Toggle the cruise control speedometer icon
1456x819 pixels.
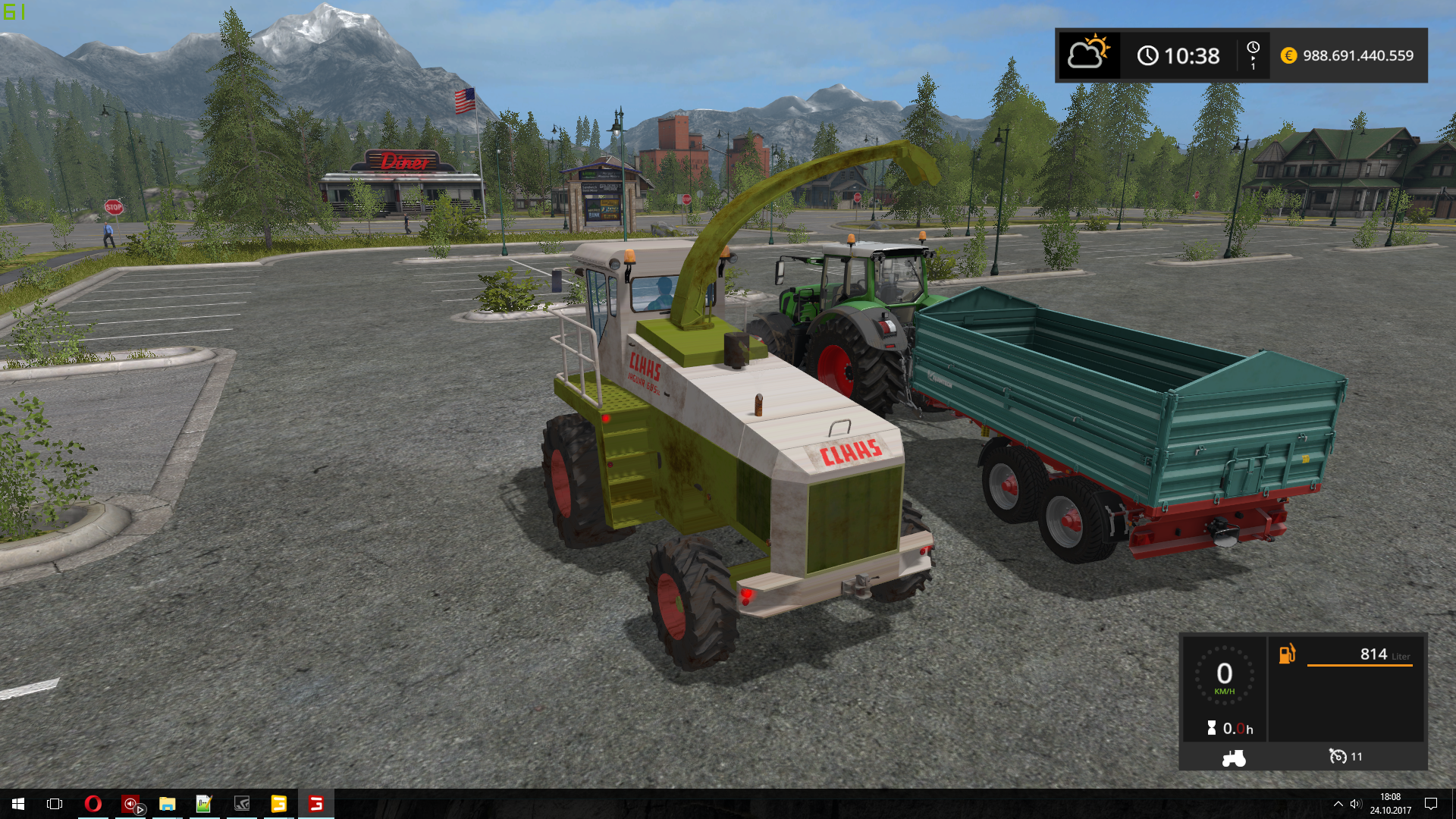(x=1338, y=756)
